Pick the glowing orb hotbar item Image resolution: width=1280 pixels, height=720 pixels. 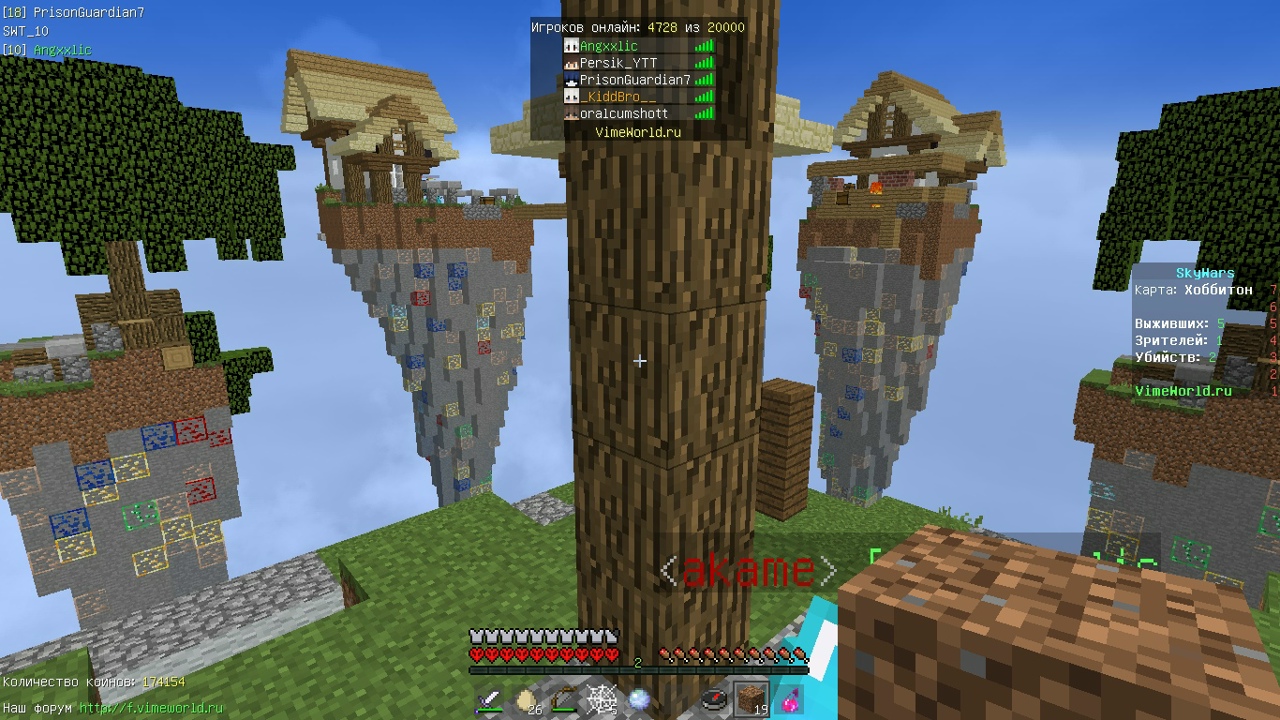(x=639, y=700)
